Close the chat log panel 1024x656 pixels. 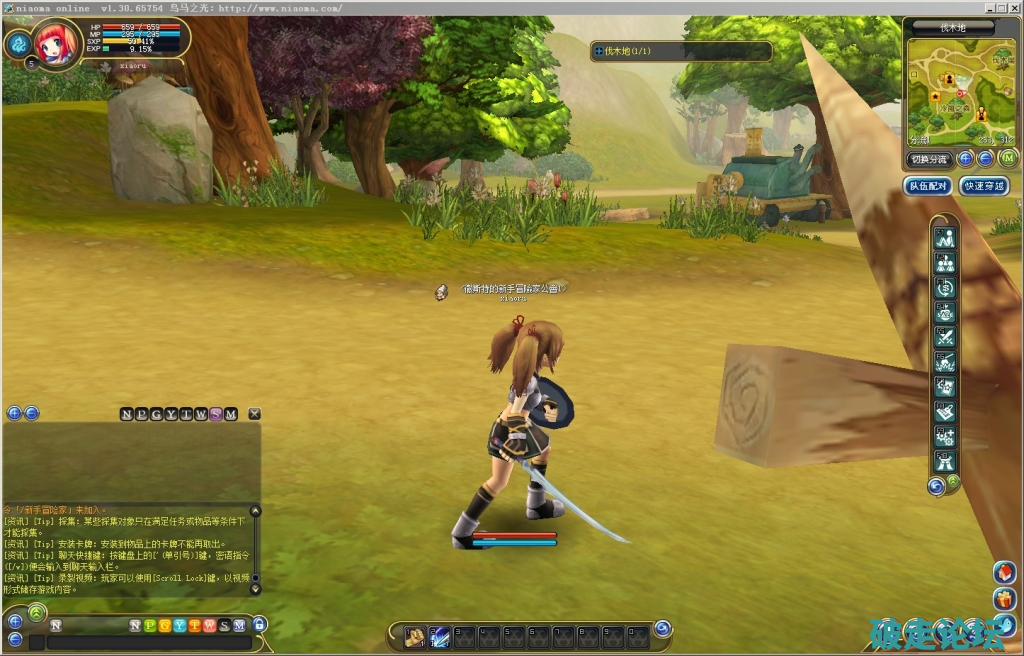[254, 414]
